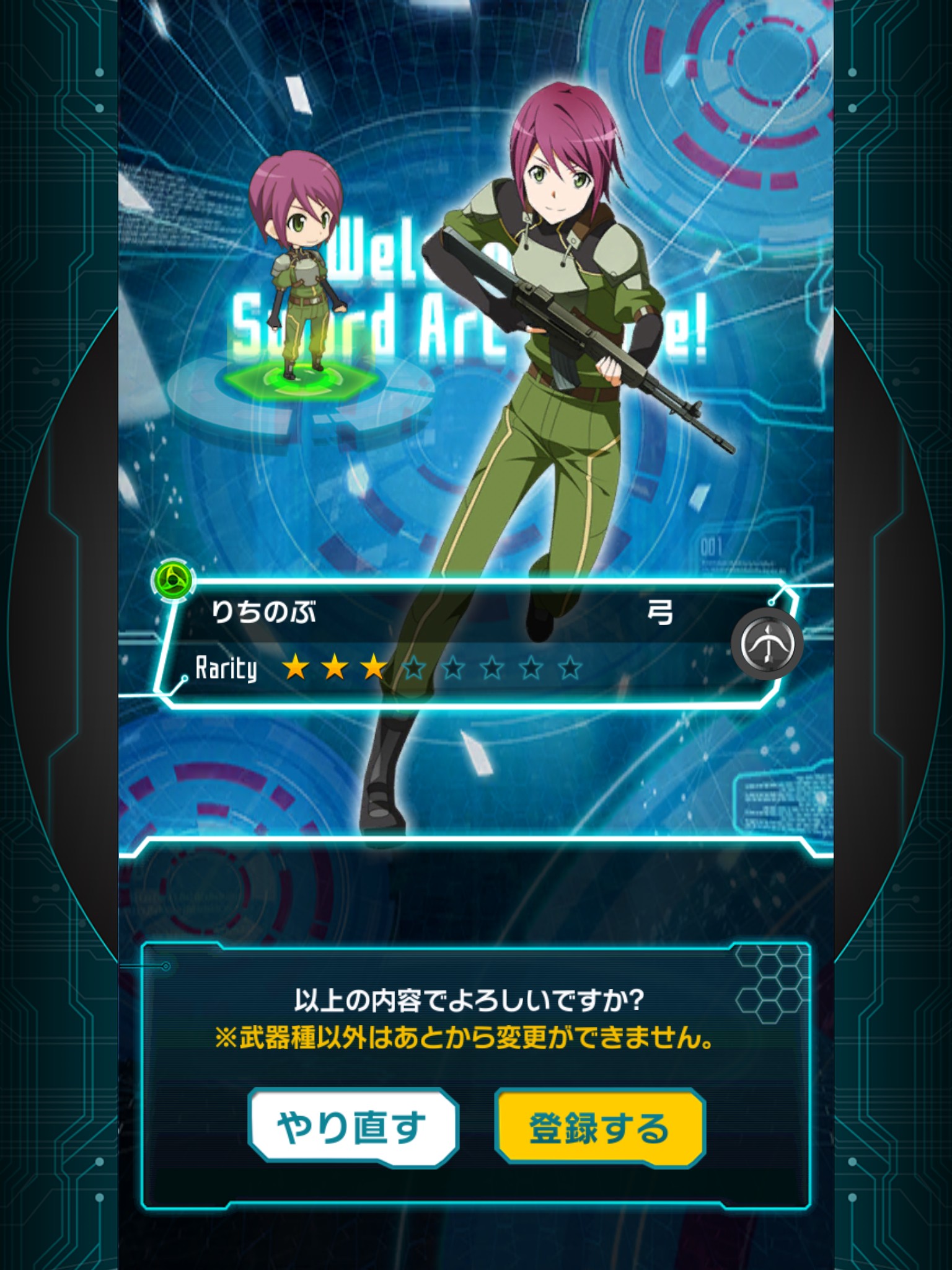
Task: Choose やり直す to redo character setup
Action: click(x=353, y=1127)
